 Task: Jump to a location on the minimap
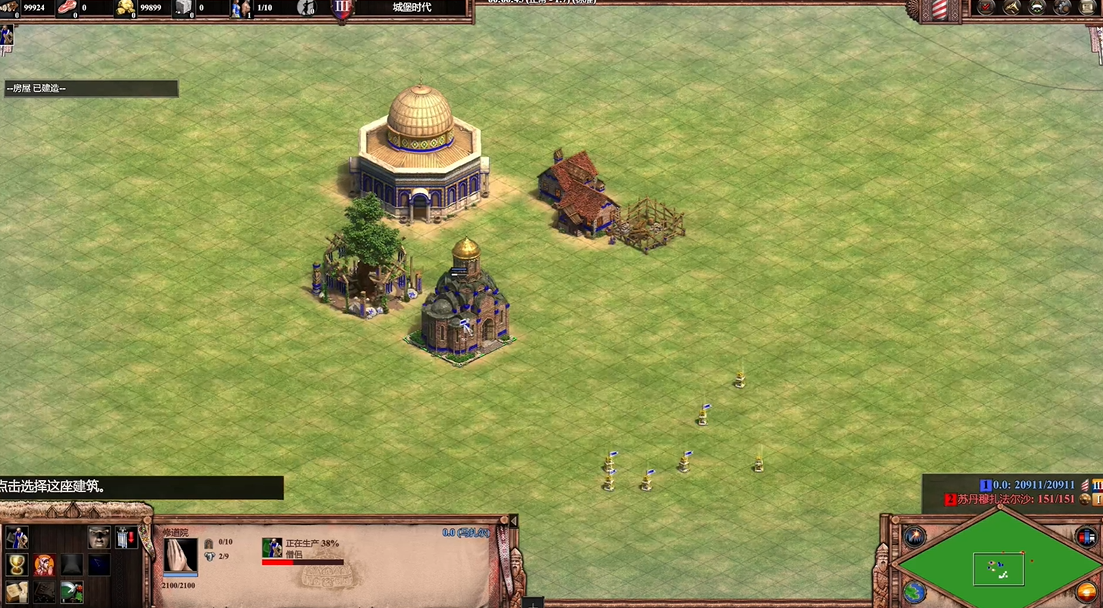tap(998, 568)
